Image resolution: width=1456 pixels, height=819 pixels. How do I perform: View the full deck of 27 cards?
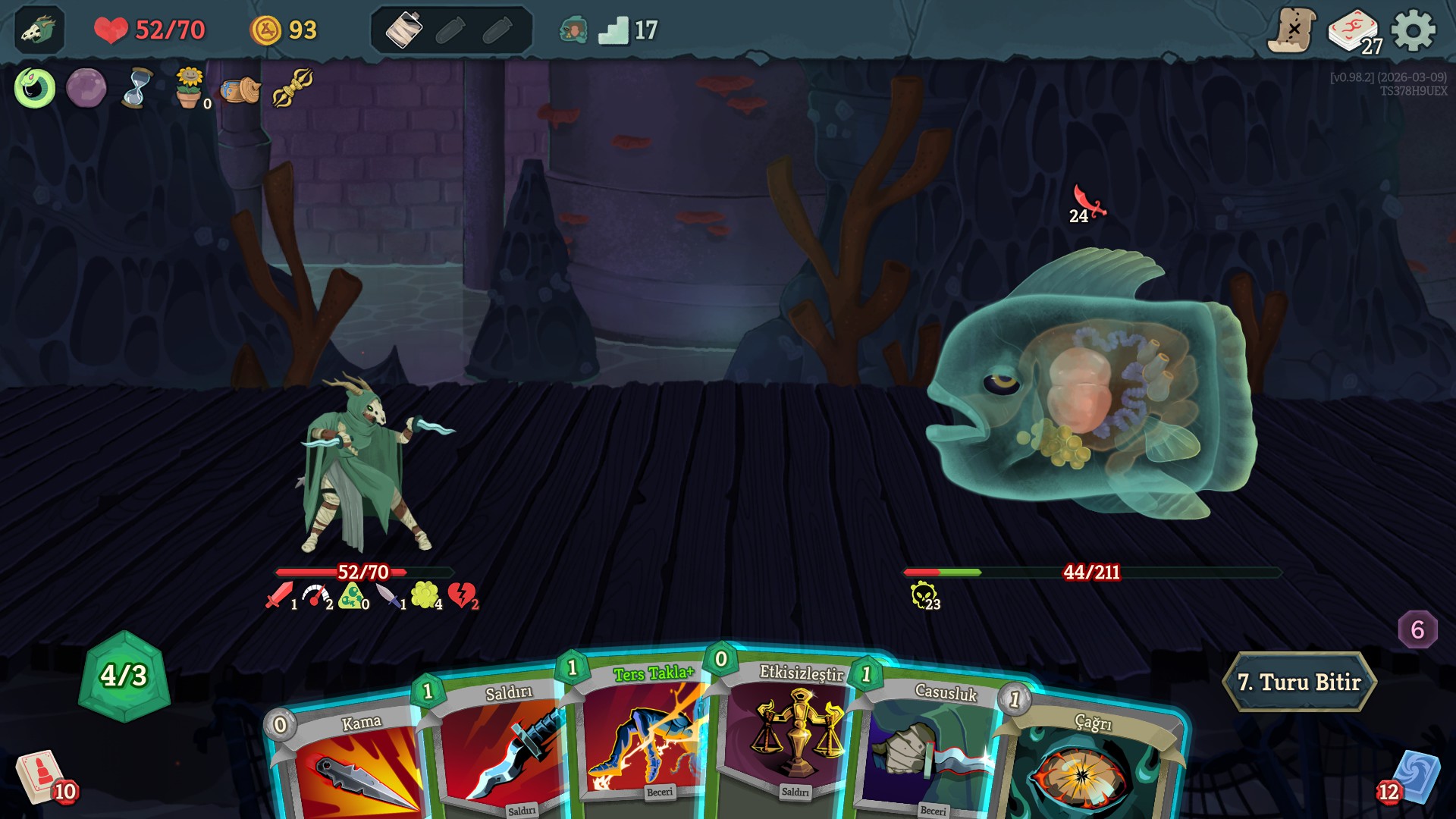(x=1354, y=32)
